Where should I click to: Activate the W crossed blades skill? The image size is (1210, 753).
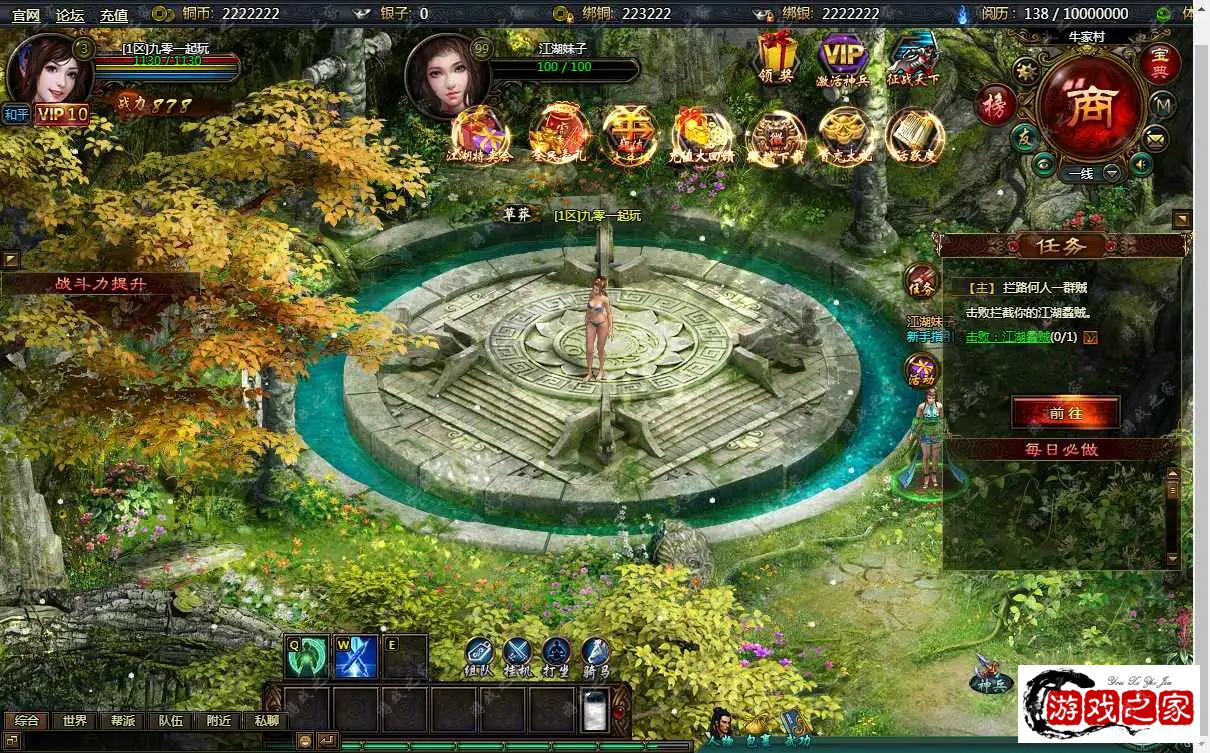356,656
